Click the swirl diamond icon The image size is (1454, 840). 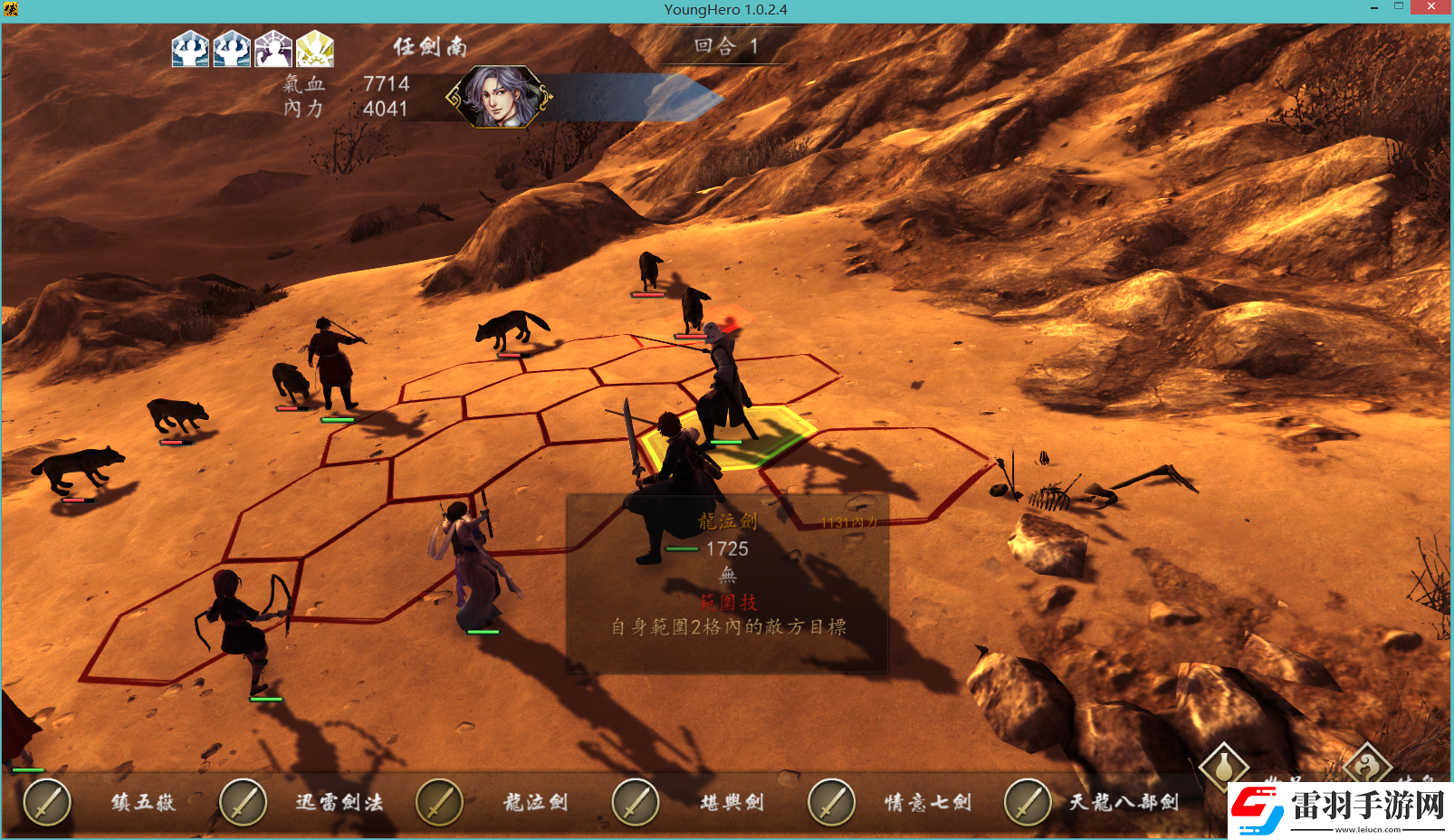(x=1366, y=766)
